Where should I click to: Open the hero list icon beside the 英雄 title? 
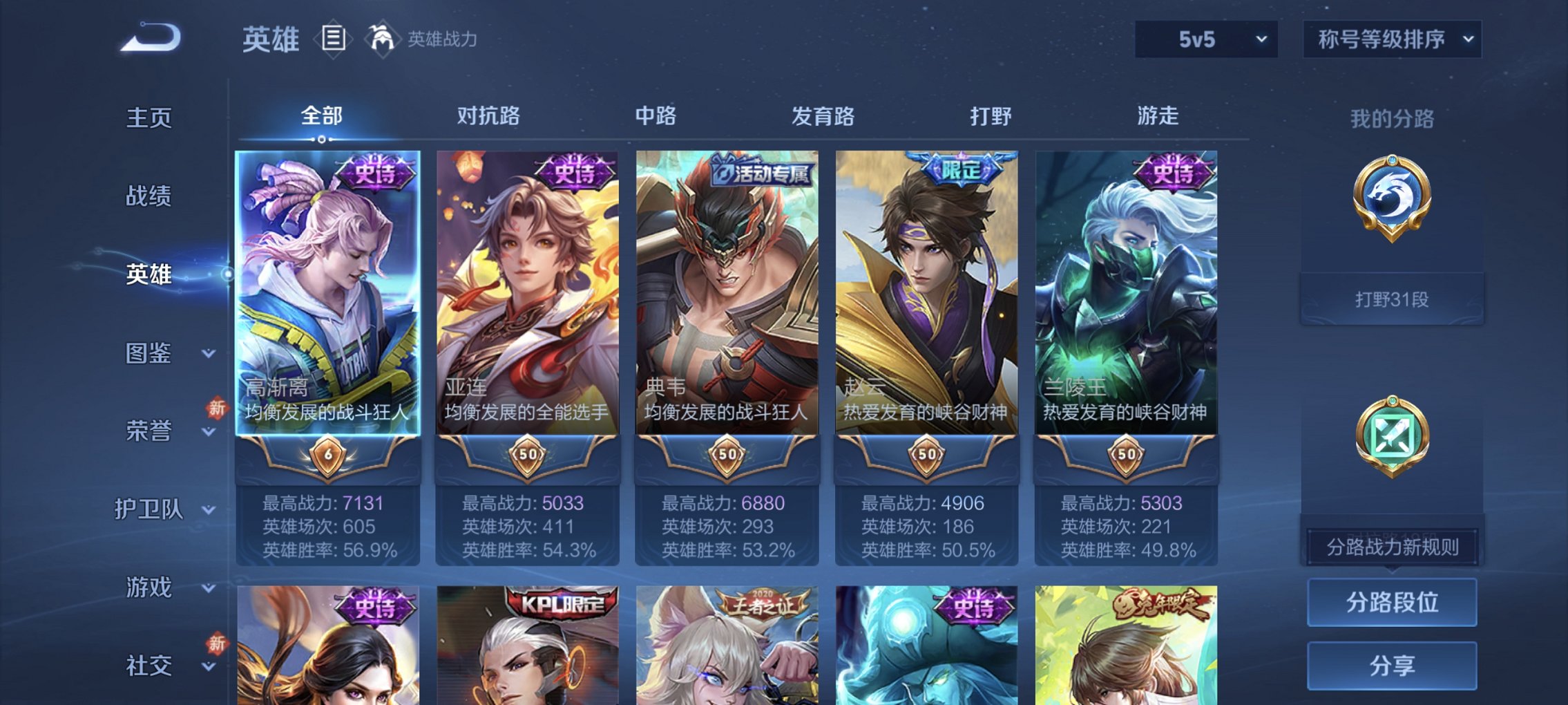tap(334, 39)
